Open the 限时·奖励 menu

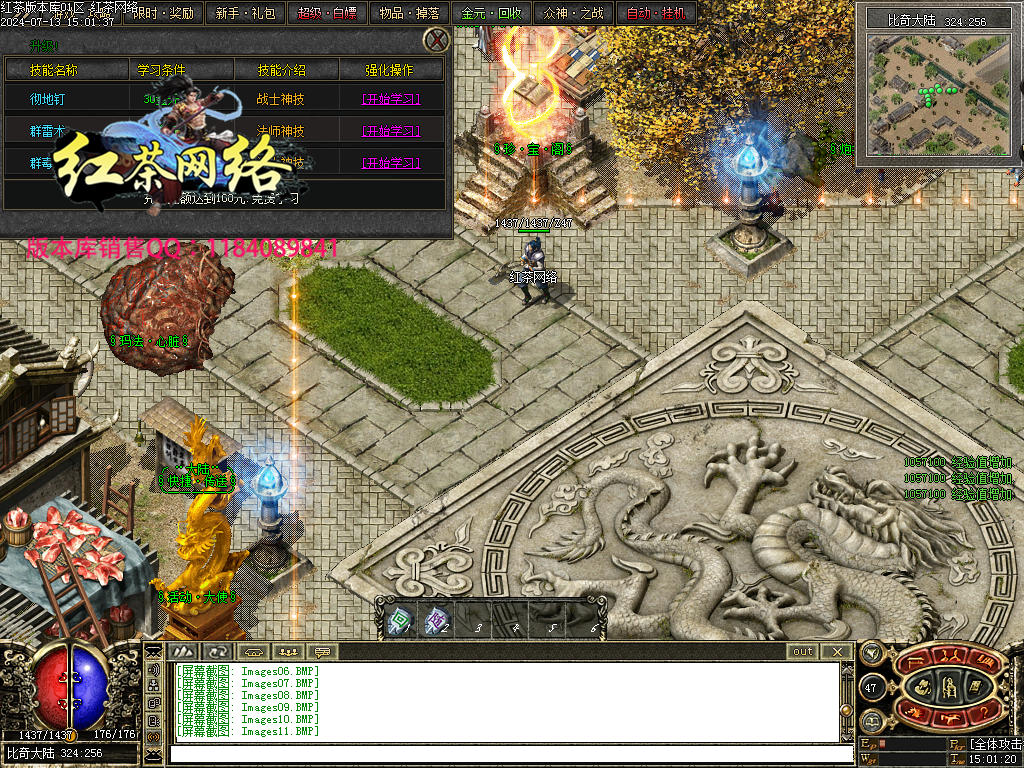(164, 13)
